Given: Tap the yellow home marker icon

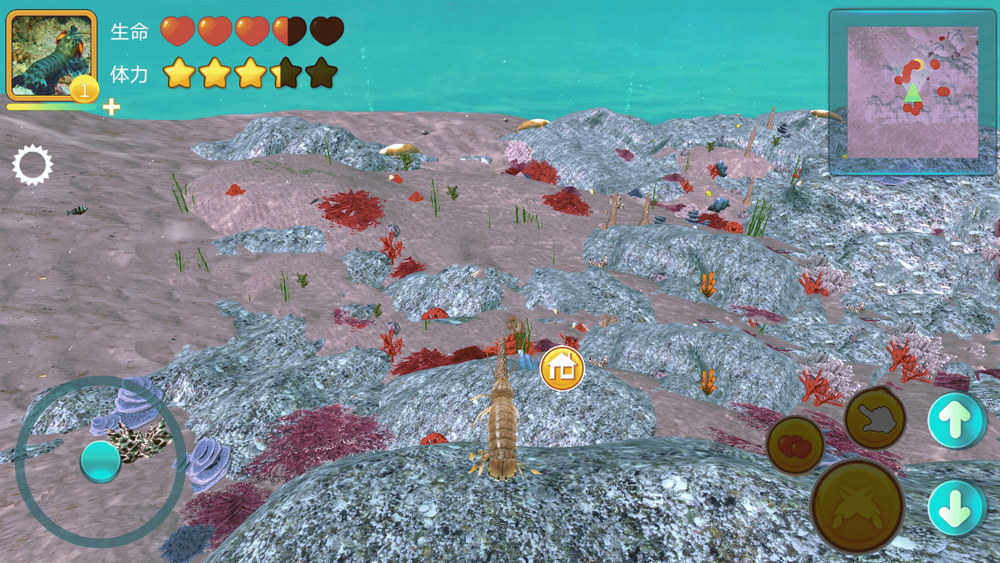Looking at the screenshot, I should (x=562, y=369).
